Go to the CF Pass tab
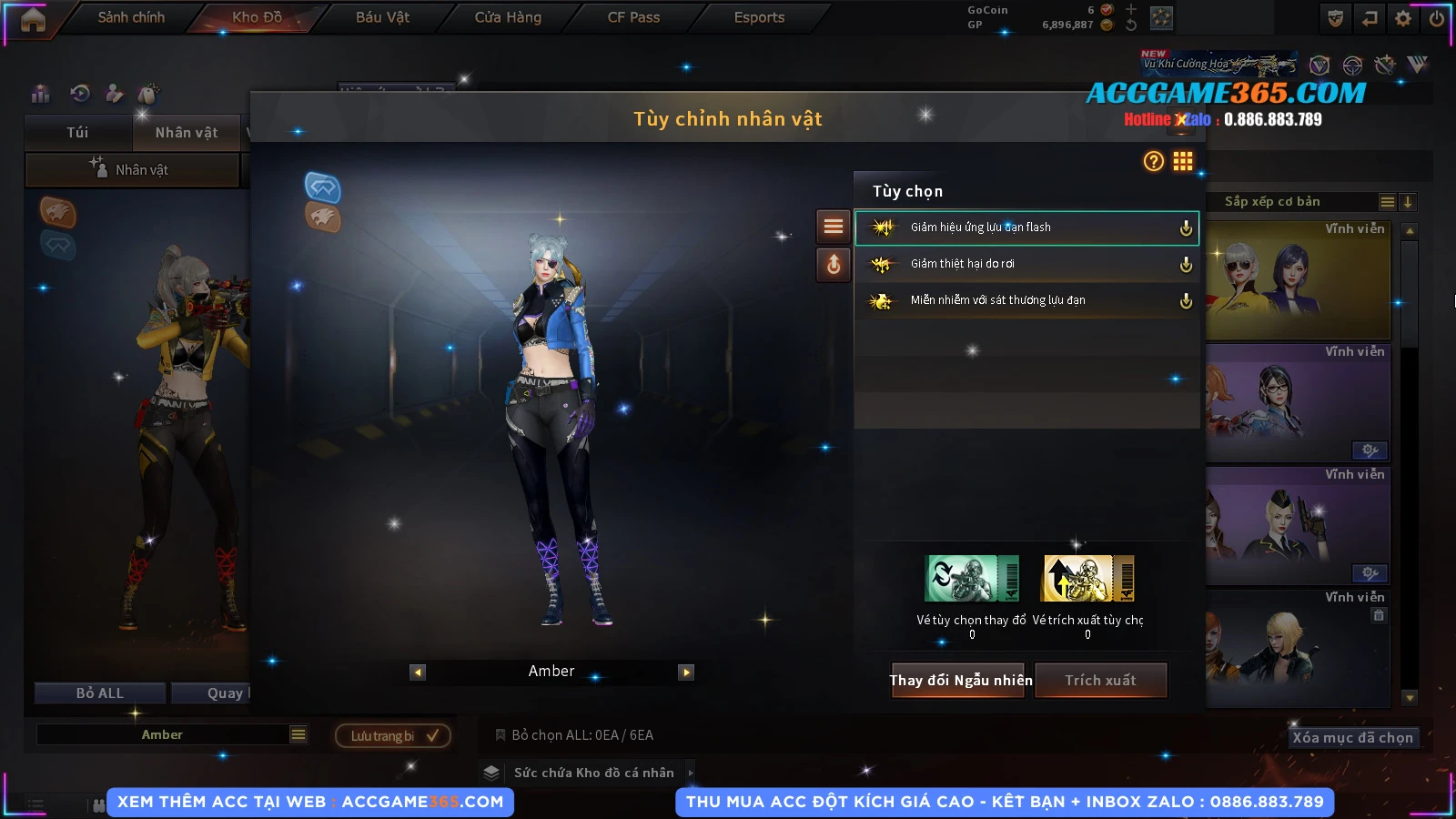Screen dimensions: 1456x819 633,17
